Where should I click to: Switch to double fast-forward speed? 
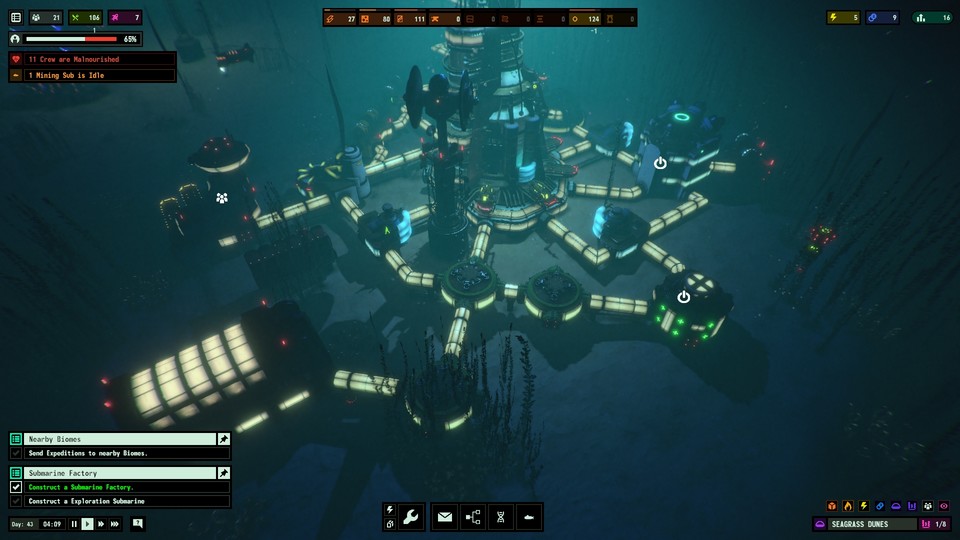click(101, 524)
